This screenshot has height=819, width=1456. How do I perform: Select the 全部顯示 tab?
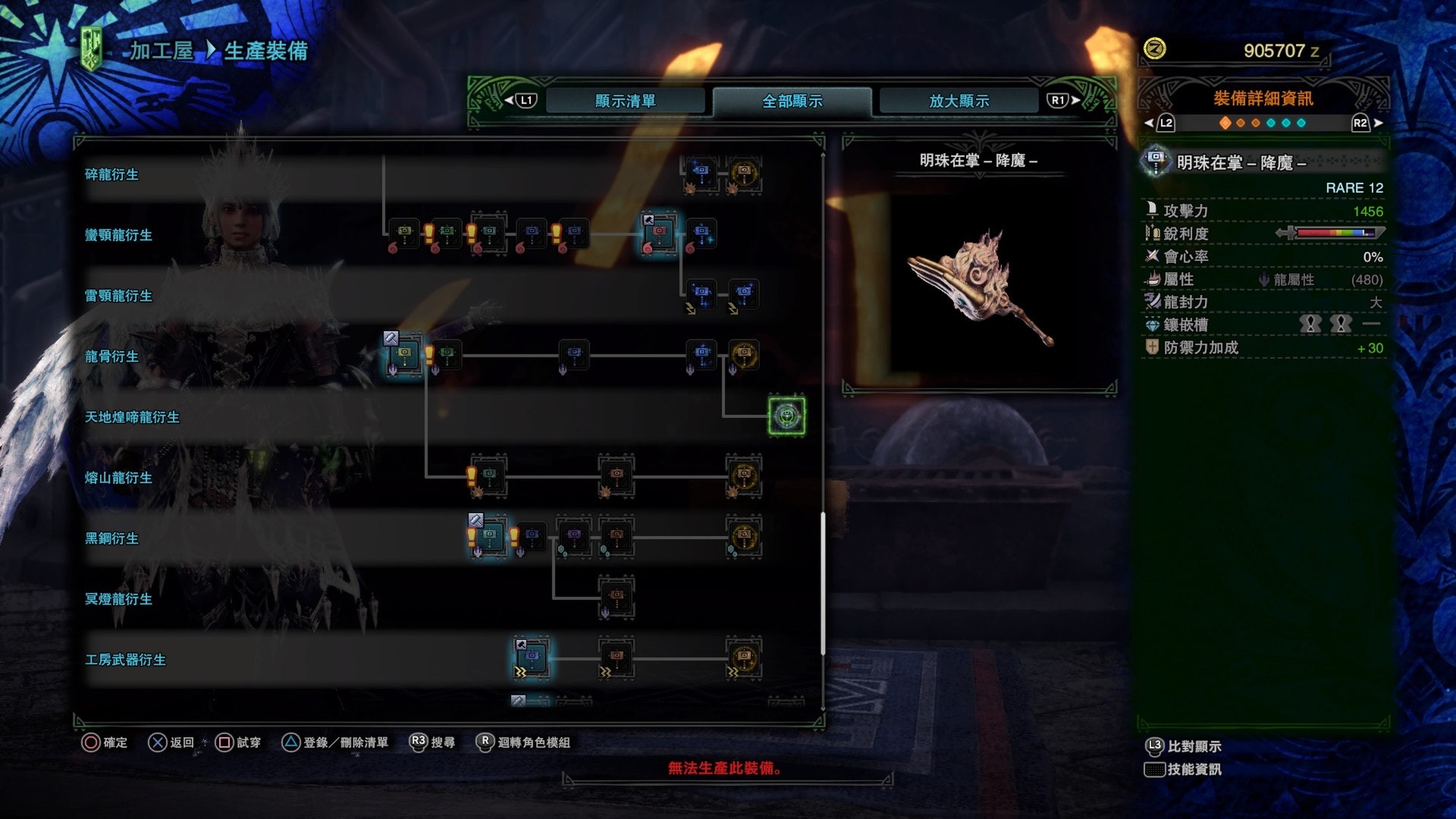tap(792, 101)
